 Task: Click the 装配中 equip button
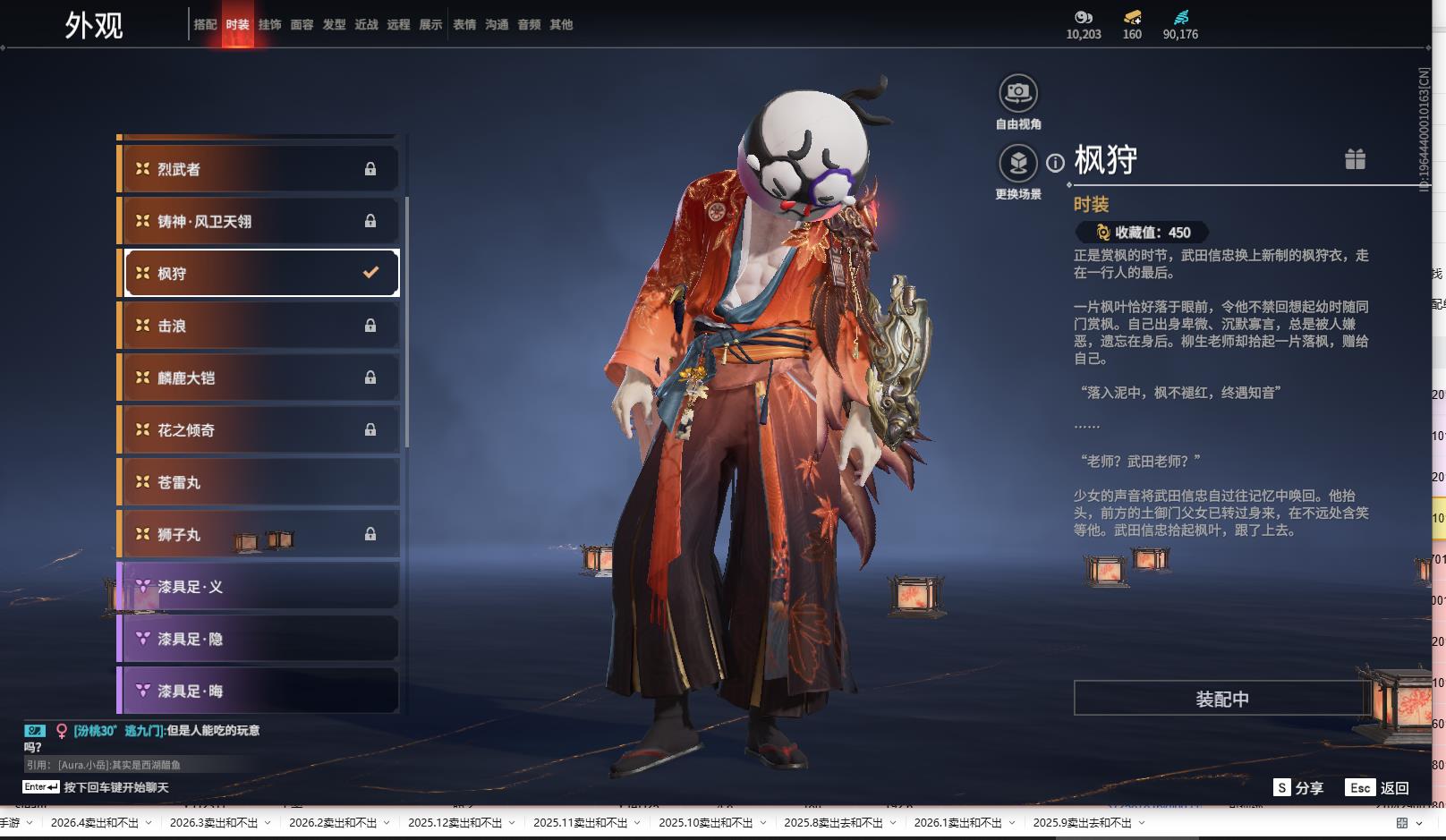(1221, 699)
